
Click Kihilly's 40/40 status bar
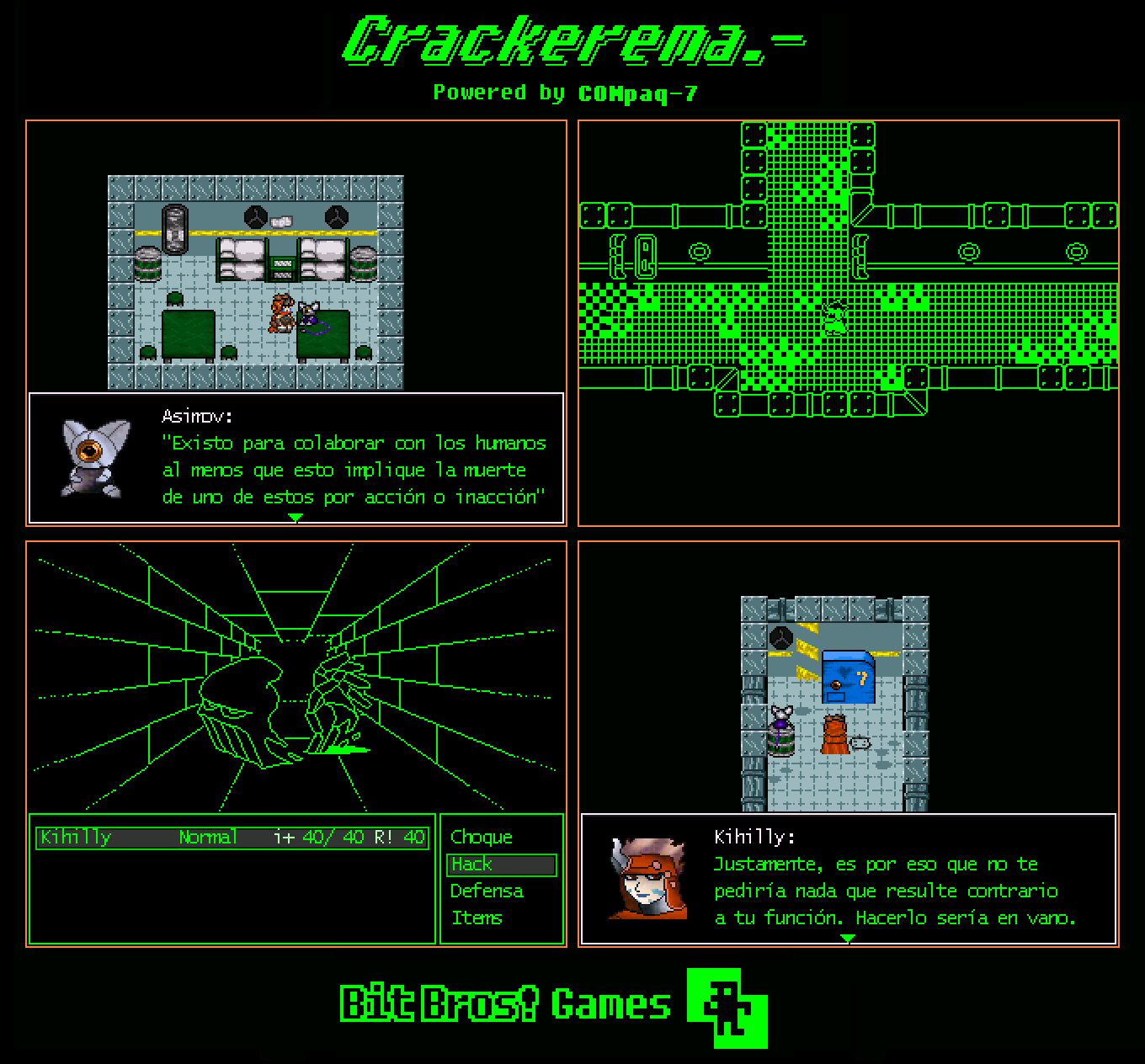[232, 838]
